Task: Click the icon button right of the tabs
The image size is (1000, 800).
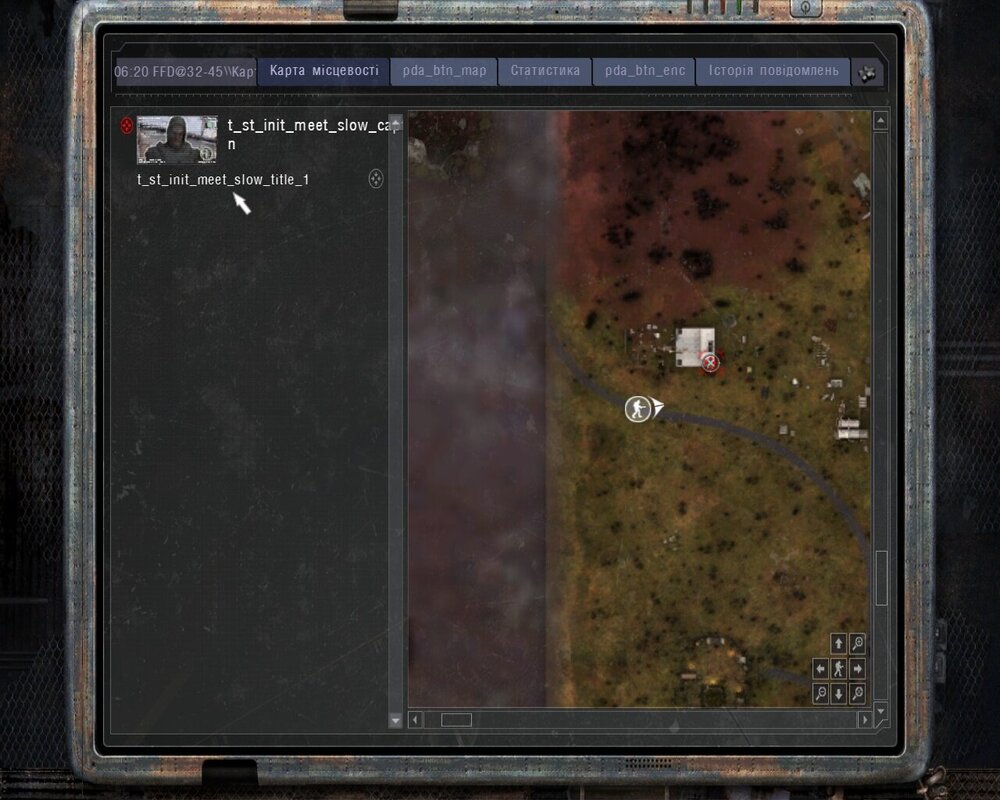Action: click(868, 72)
